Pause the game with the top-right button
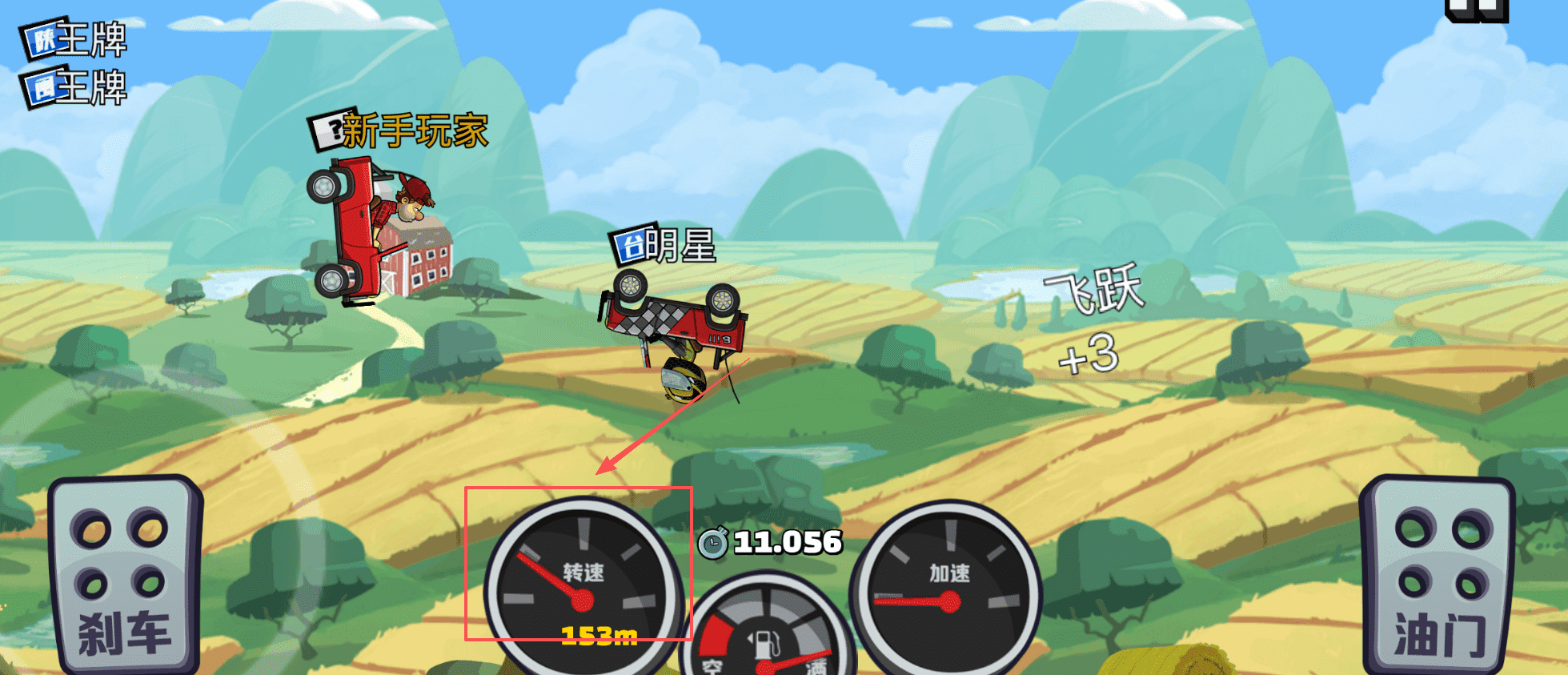Image resolution: width=1568 pixels, height=675 pixels. click(x=1476, y=10)
